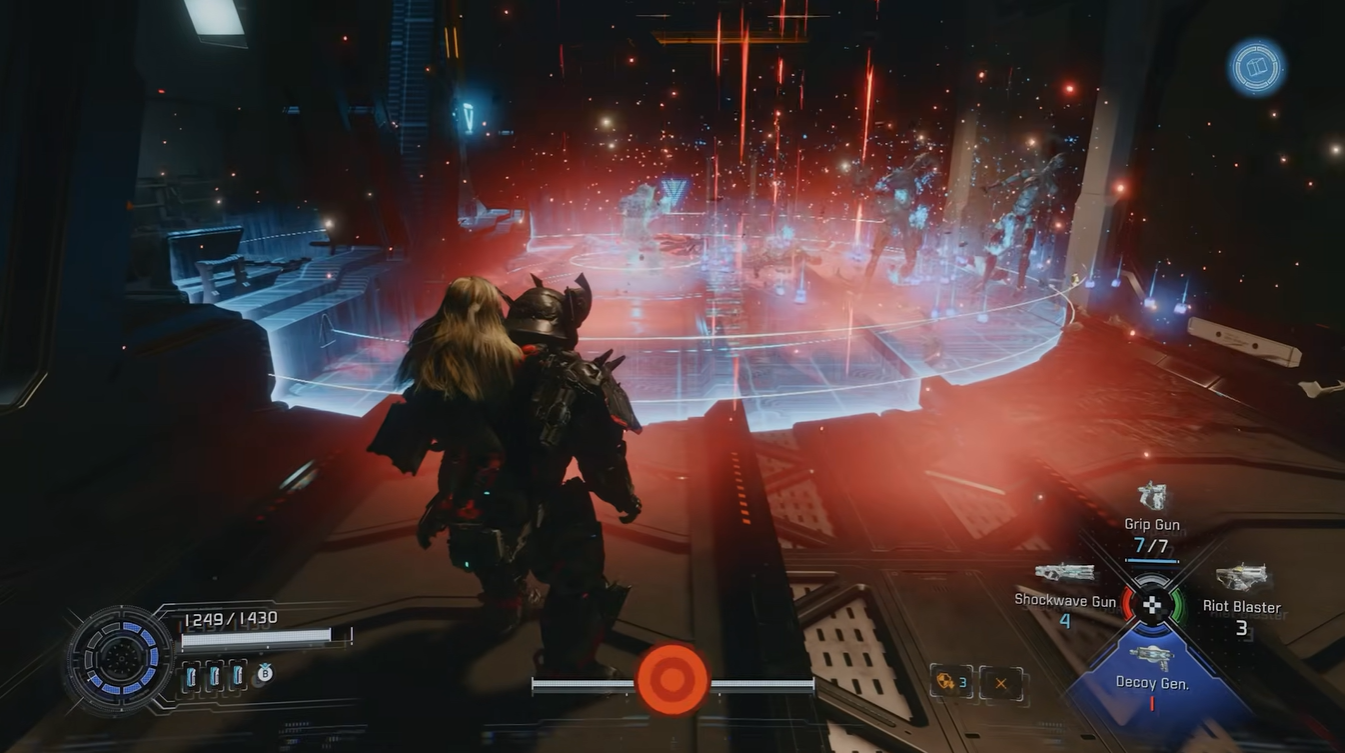
Task: Click the orange X slot box
Action: (x=1001, y=683)
